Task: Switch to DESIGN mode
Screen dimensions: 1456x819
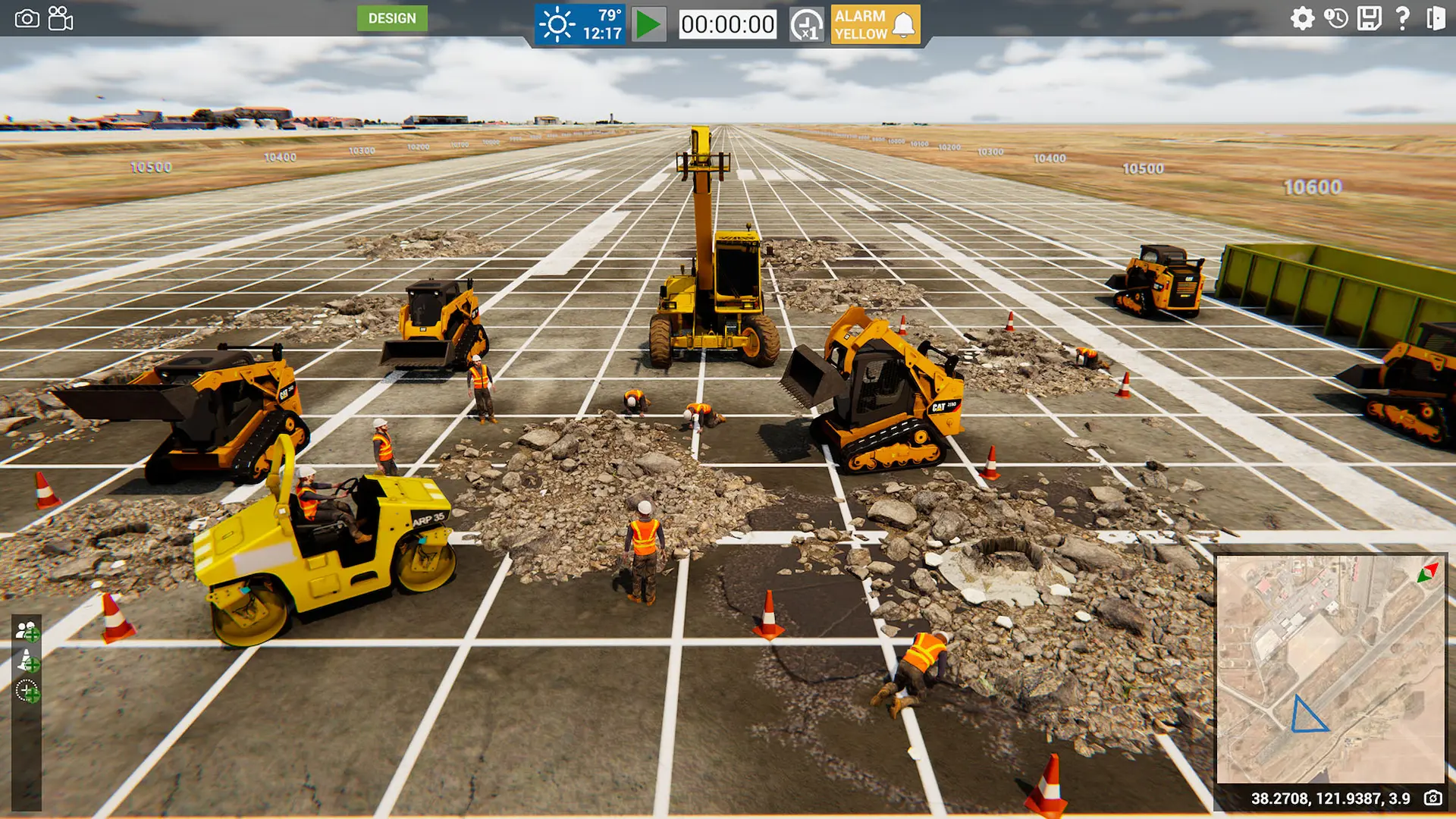Action: 392,18
